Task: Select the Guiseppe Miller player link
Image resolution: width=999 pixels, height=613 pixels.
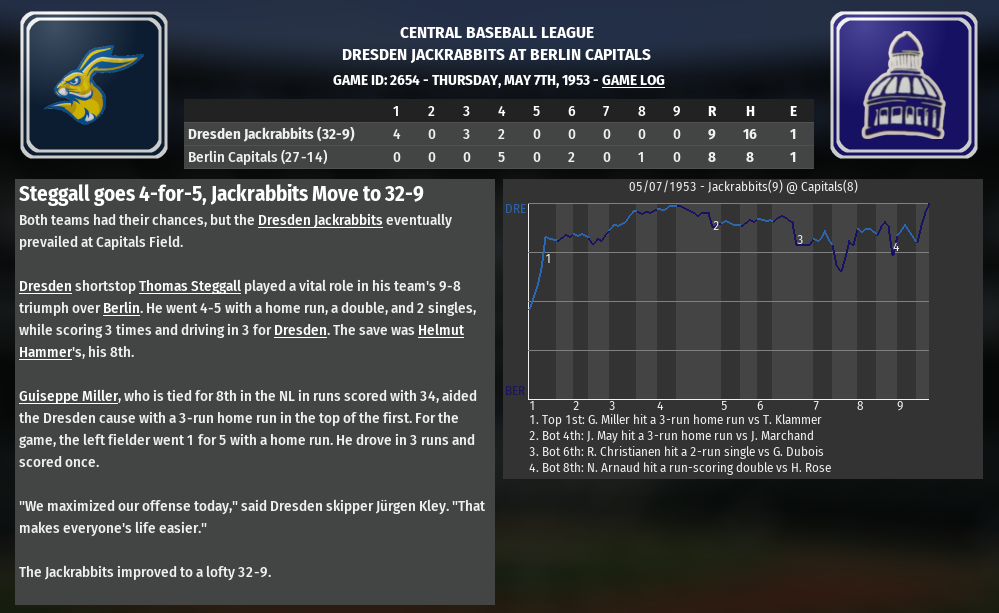Action: 69,396
